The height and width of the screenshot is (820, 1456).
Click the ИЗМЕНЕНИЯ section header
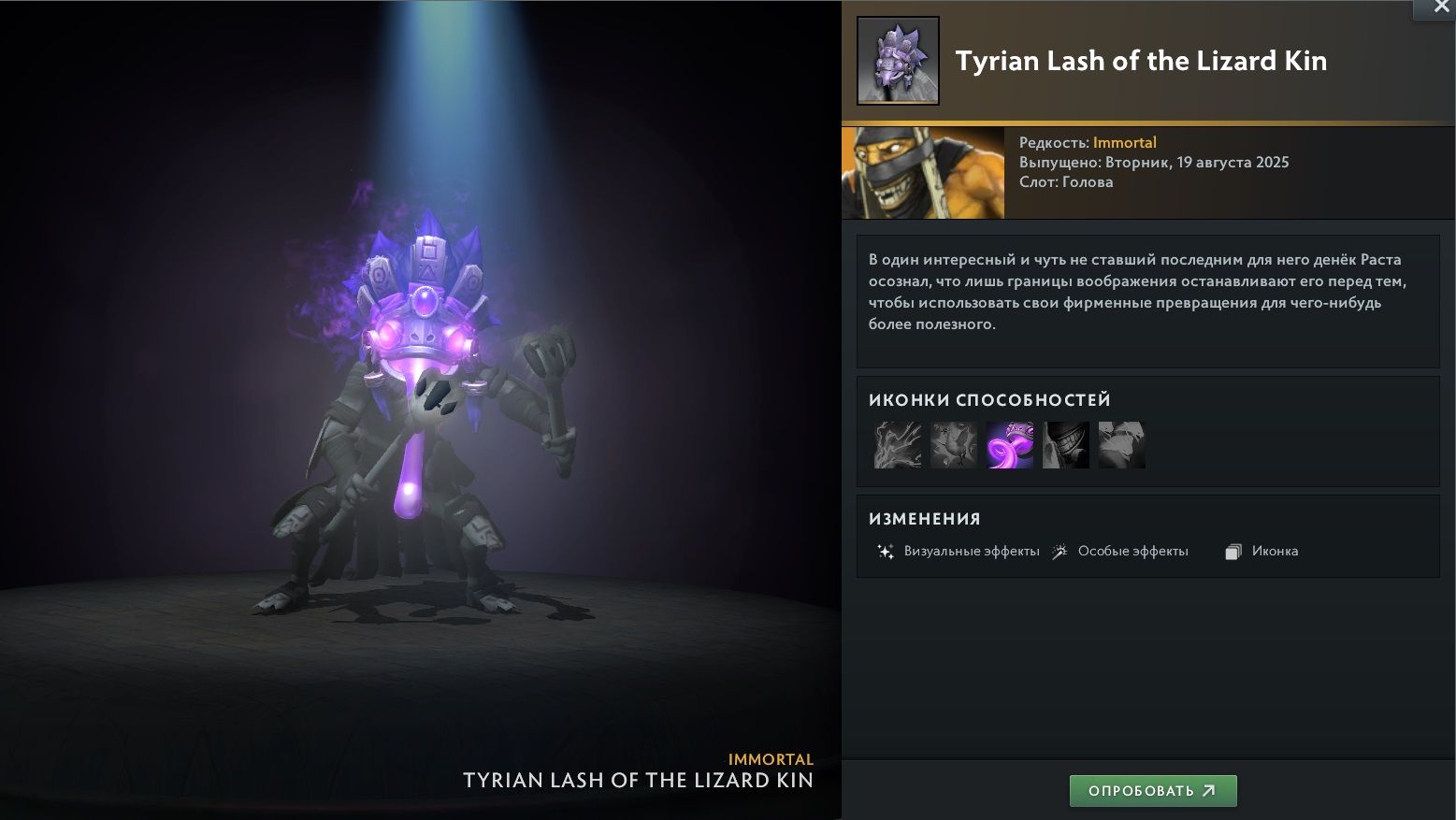(925, 518)
